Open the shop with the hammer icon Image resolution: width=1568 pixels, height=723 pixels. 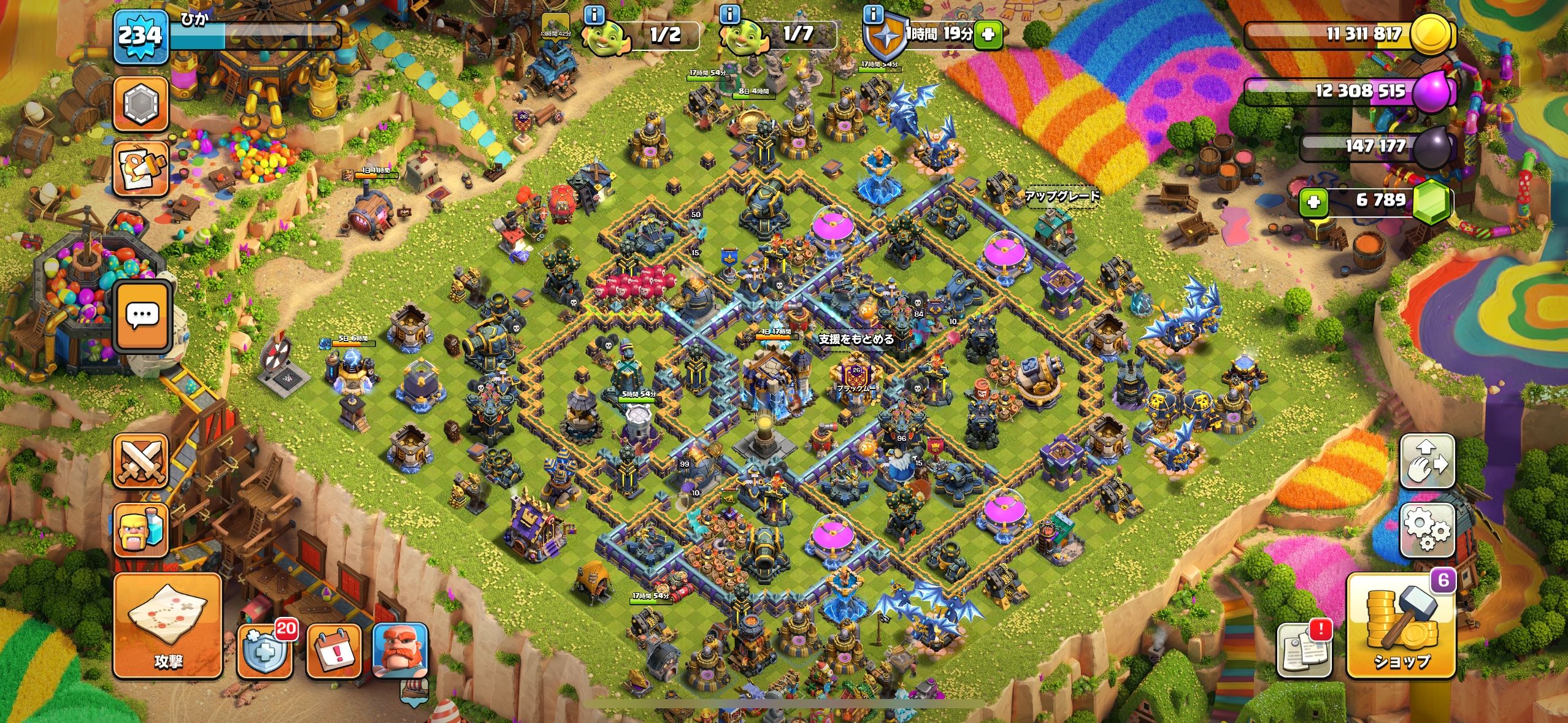(1401, 626)
